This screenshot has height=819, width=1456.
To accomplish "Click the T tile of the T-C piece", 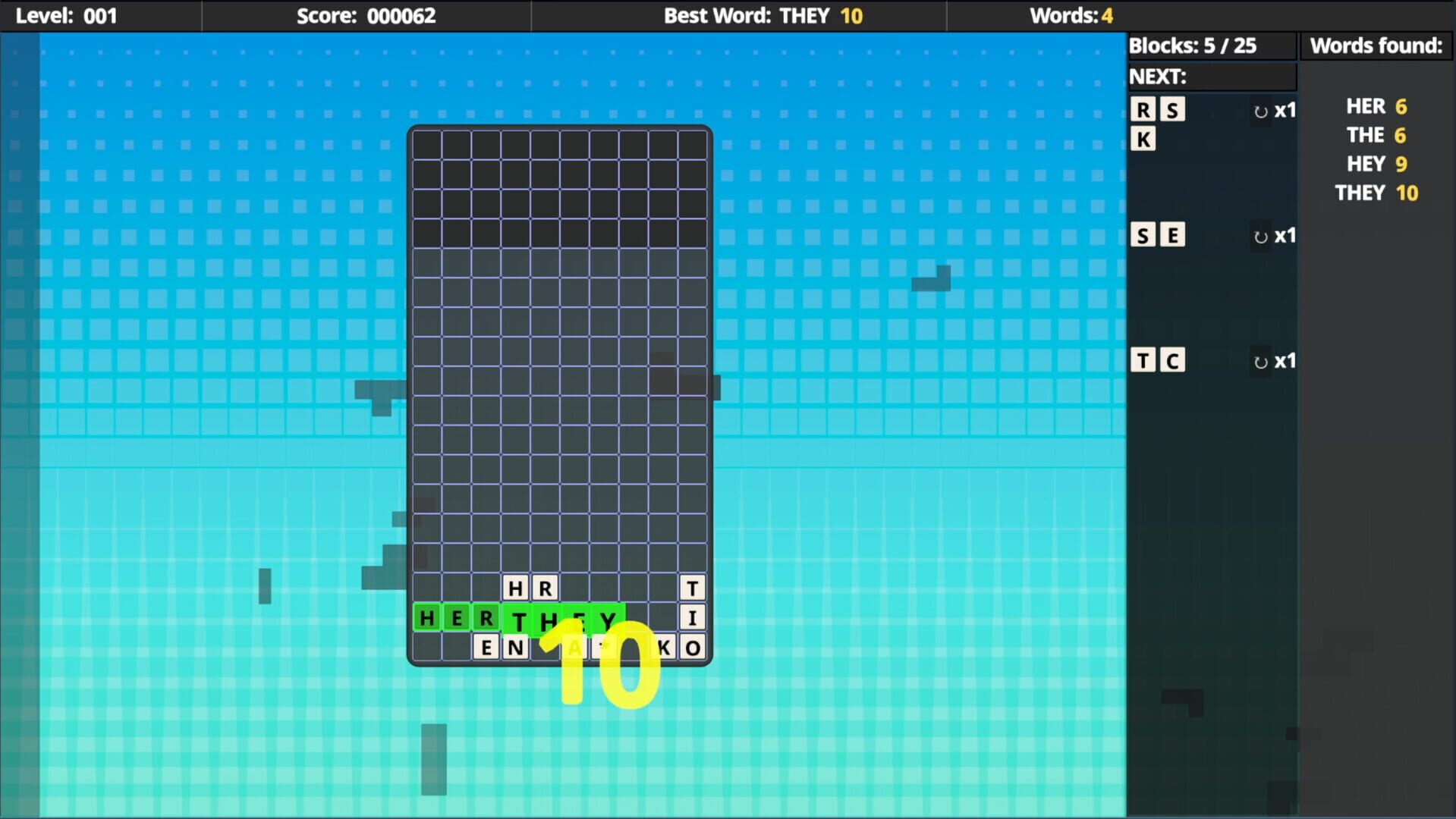I will [x=1143, y=360].
